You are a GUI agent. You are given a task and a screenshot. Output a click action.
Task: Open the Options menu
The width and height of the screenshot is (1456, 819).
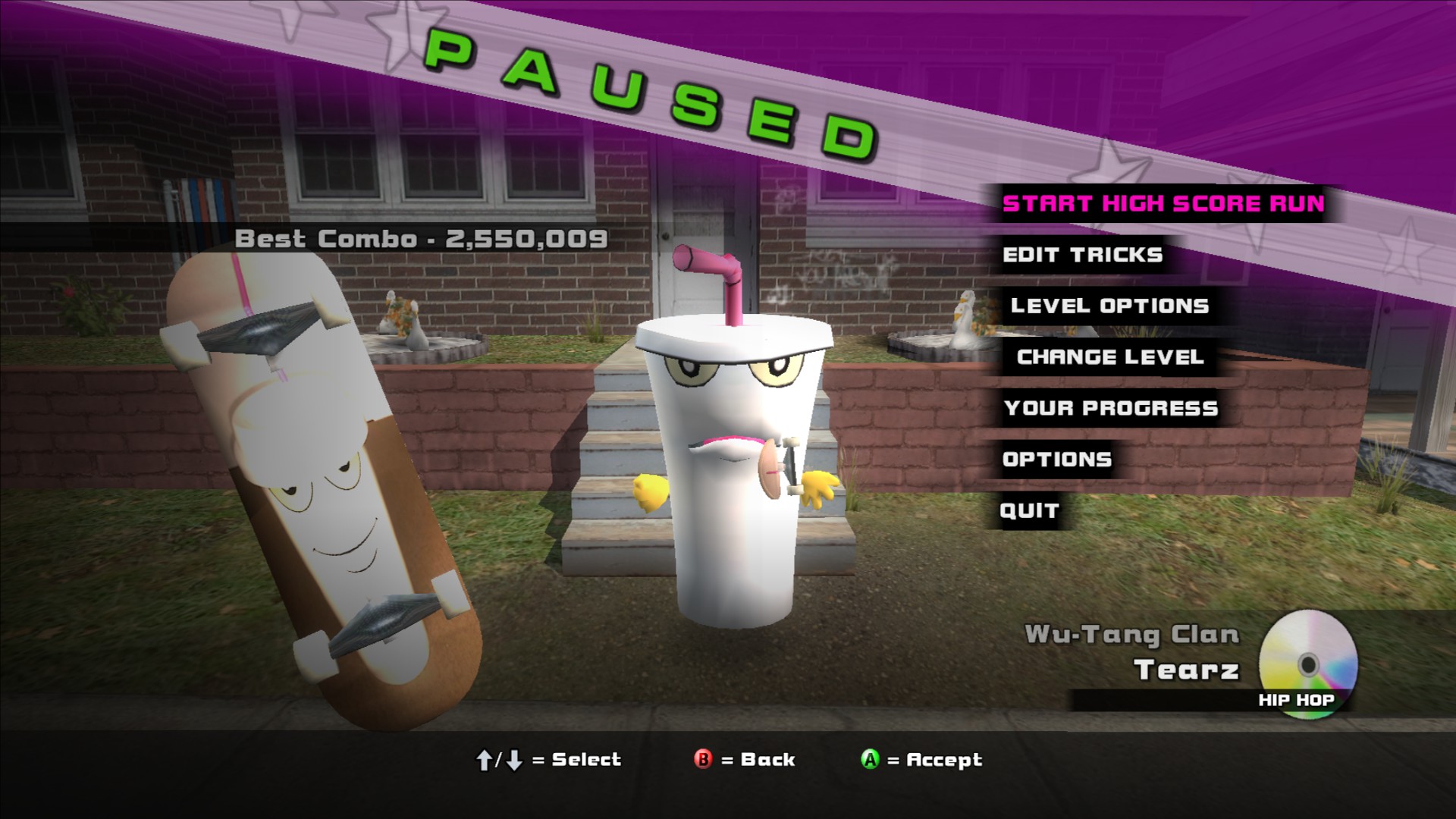click(x=1057, y=460)
